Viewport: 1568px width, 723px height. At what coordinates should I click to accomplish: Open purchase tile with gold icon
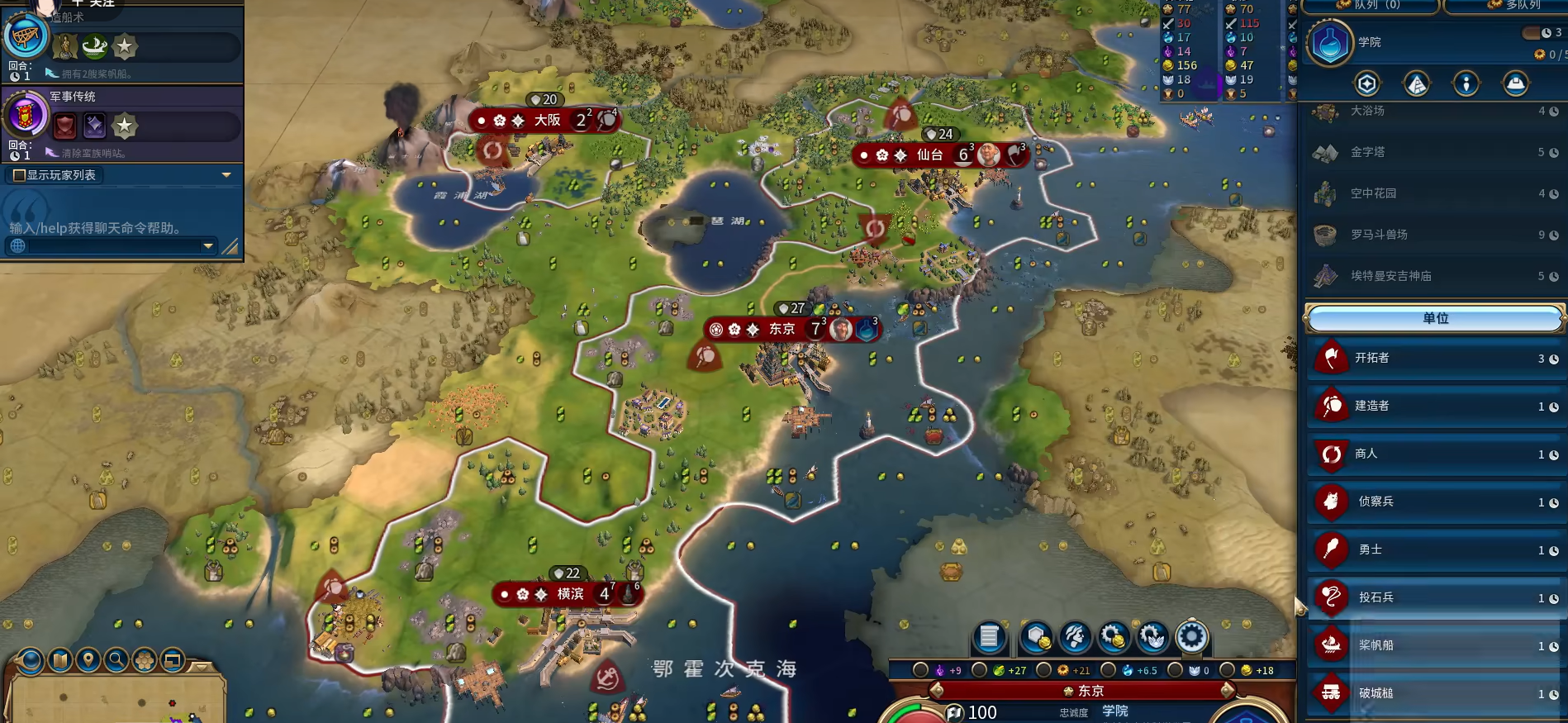1036,637
